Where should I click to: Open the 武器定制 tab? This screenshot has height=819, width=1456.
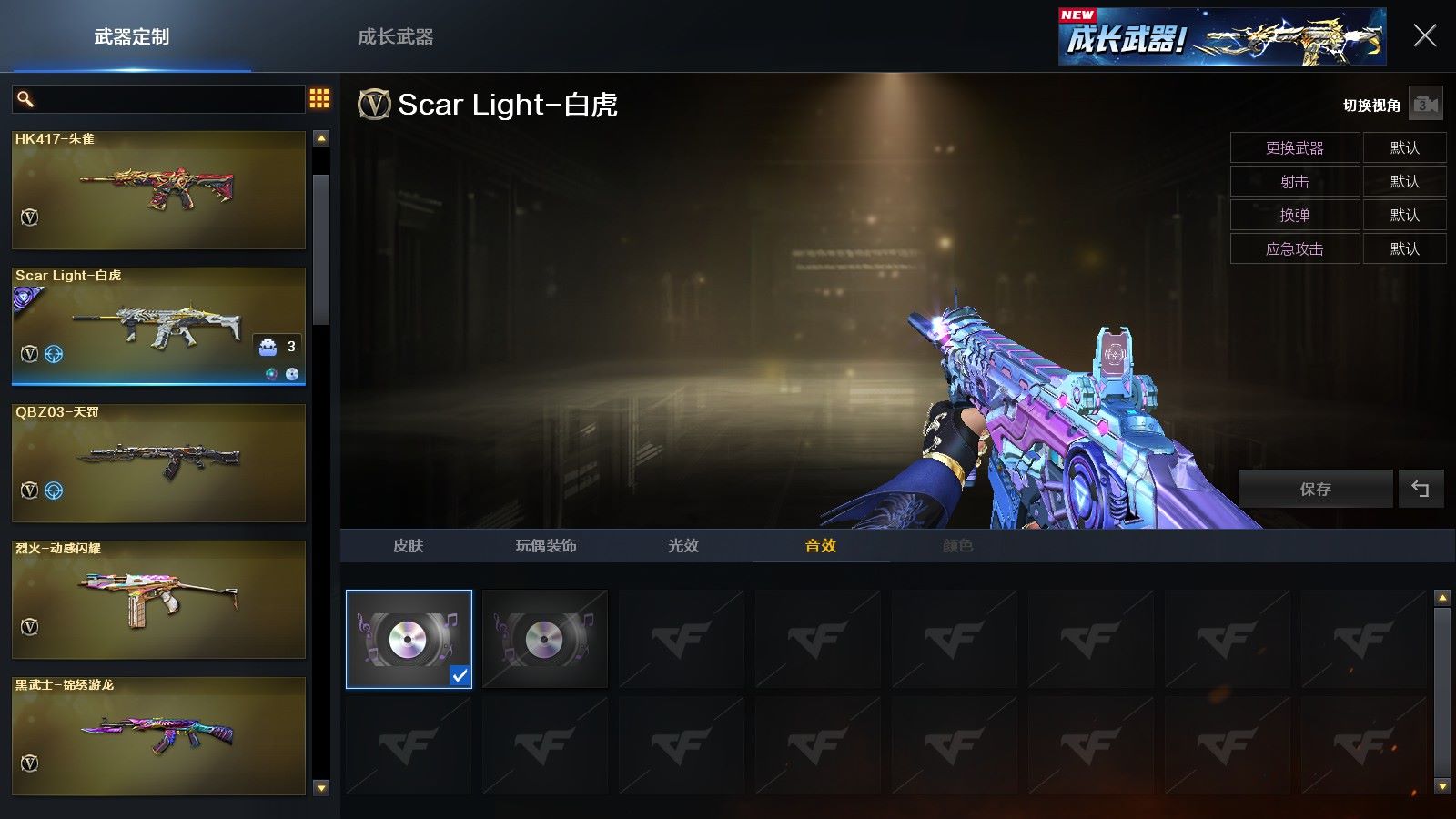pos(132,37)
